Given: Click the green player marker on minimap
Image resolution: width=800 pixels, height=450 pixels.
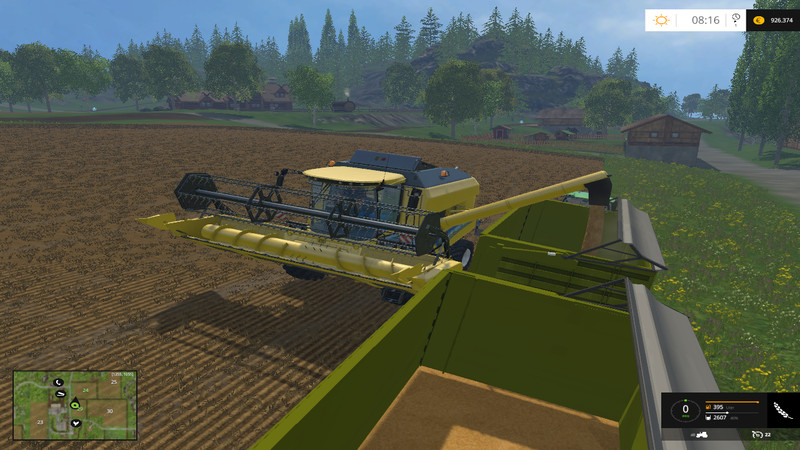Looking at the screenshot, I should click(x=74, y=405).
